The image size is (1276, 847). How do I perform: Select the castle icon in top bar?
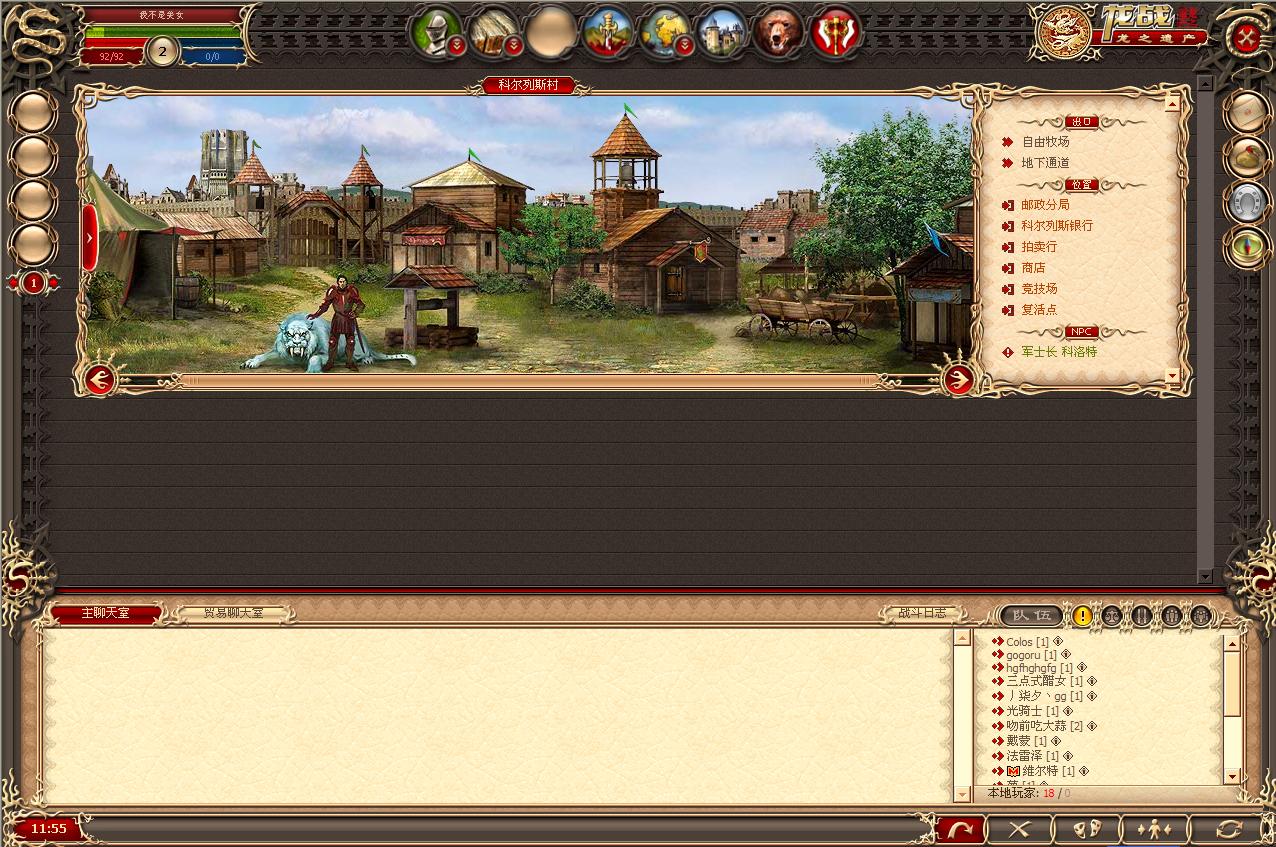point(721,33)
